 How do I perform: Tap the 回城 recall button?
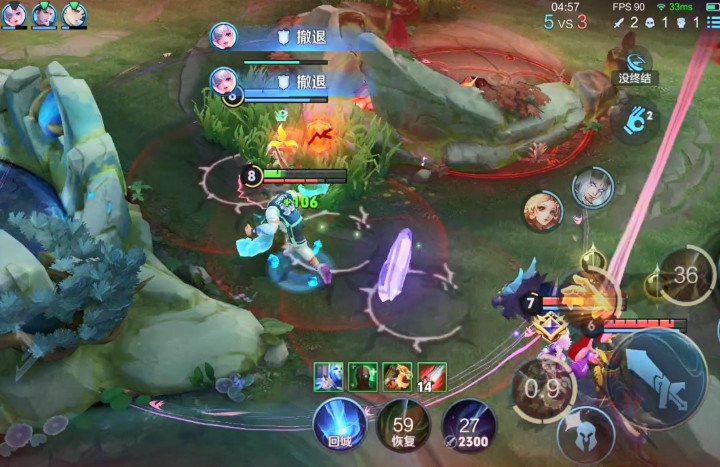[340, 424]
